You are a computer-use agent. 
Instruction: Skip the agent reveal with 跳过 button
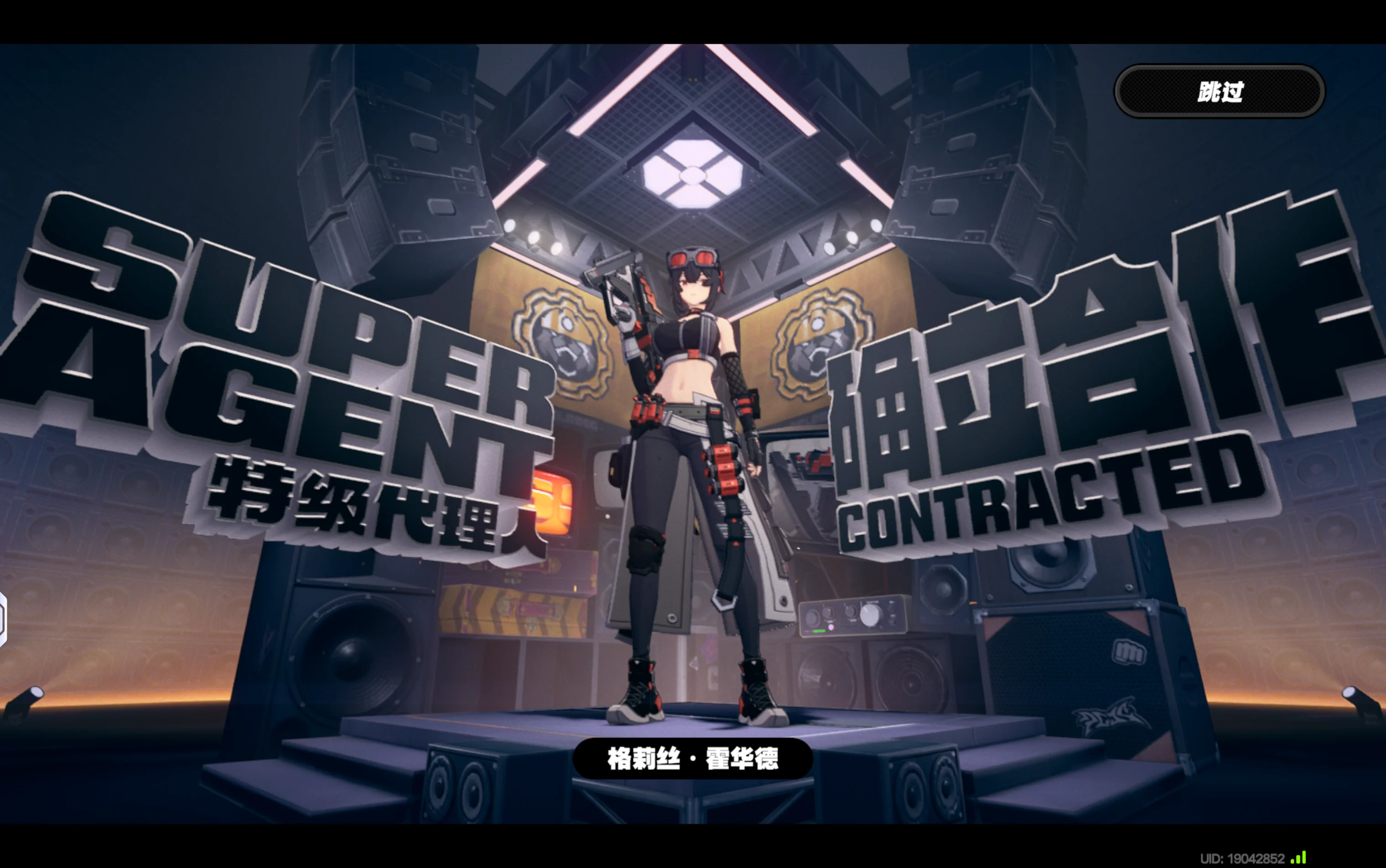[1220, 92]
